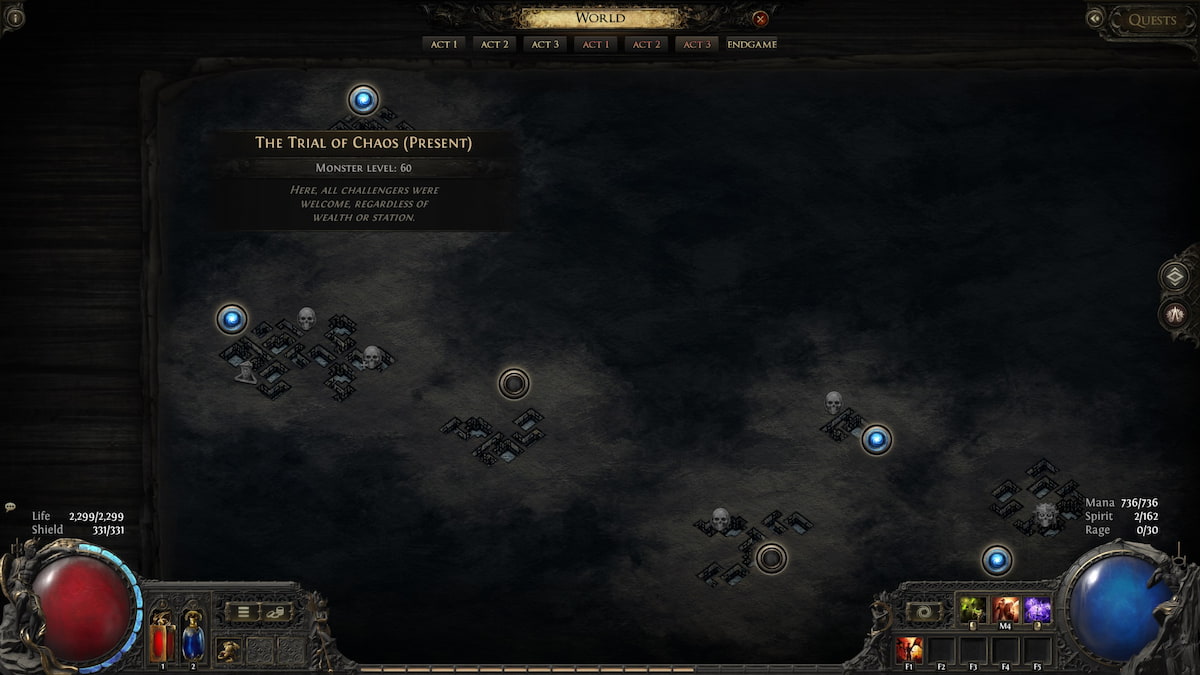Viewport: 1200px width, 675px height.
Task: Activate the purple skill icon
Action: (x=1037, y=609)
